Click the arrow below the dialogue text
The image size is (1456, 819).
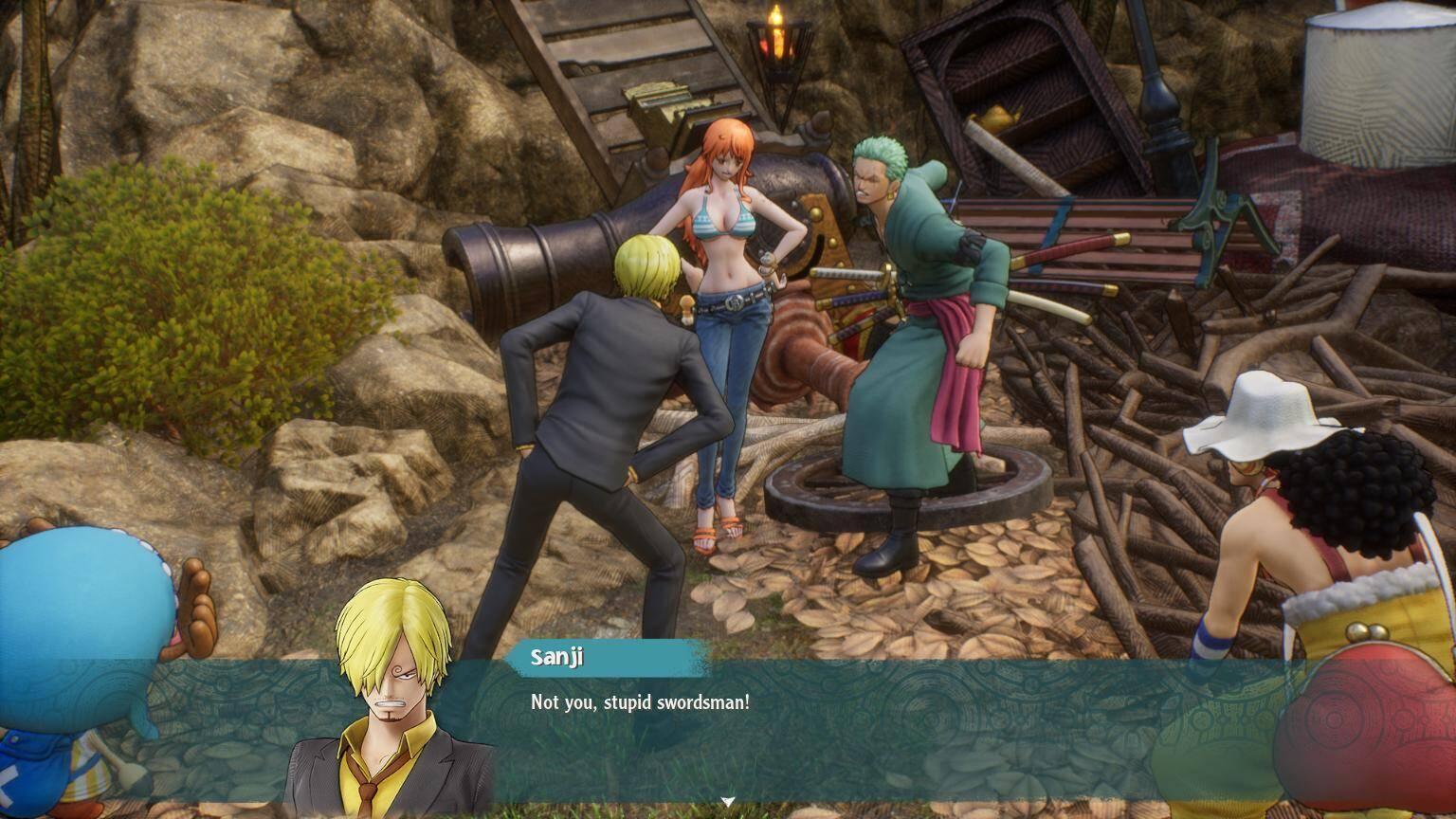pos(726,801)
